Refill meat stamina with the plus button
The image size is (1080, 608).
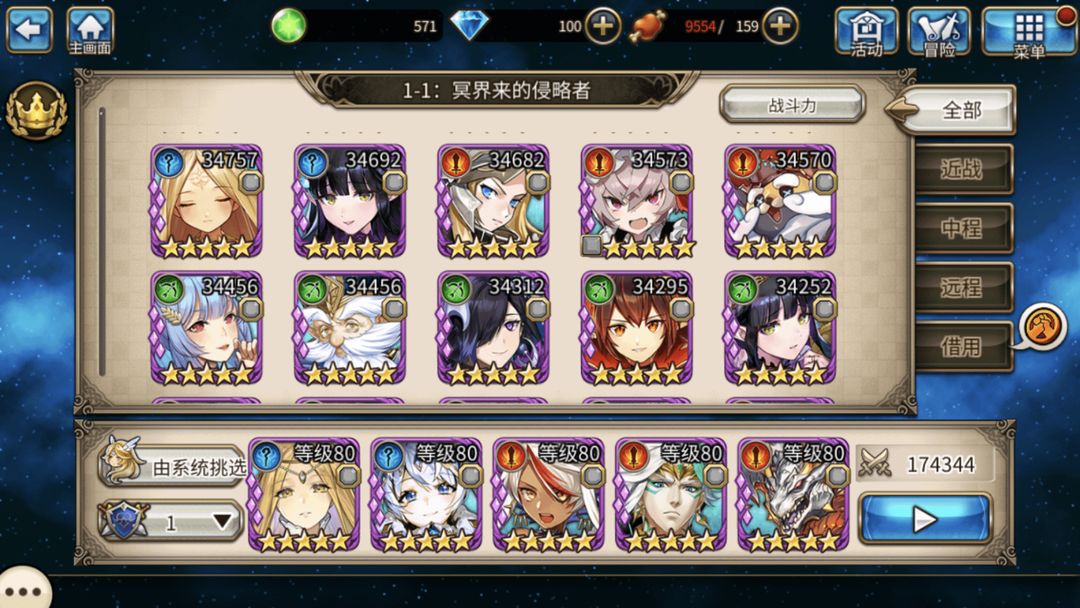coord(780,26)
